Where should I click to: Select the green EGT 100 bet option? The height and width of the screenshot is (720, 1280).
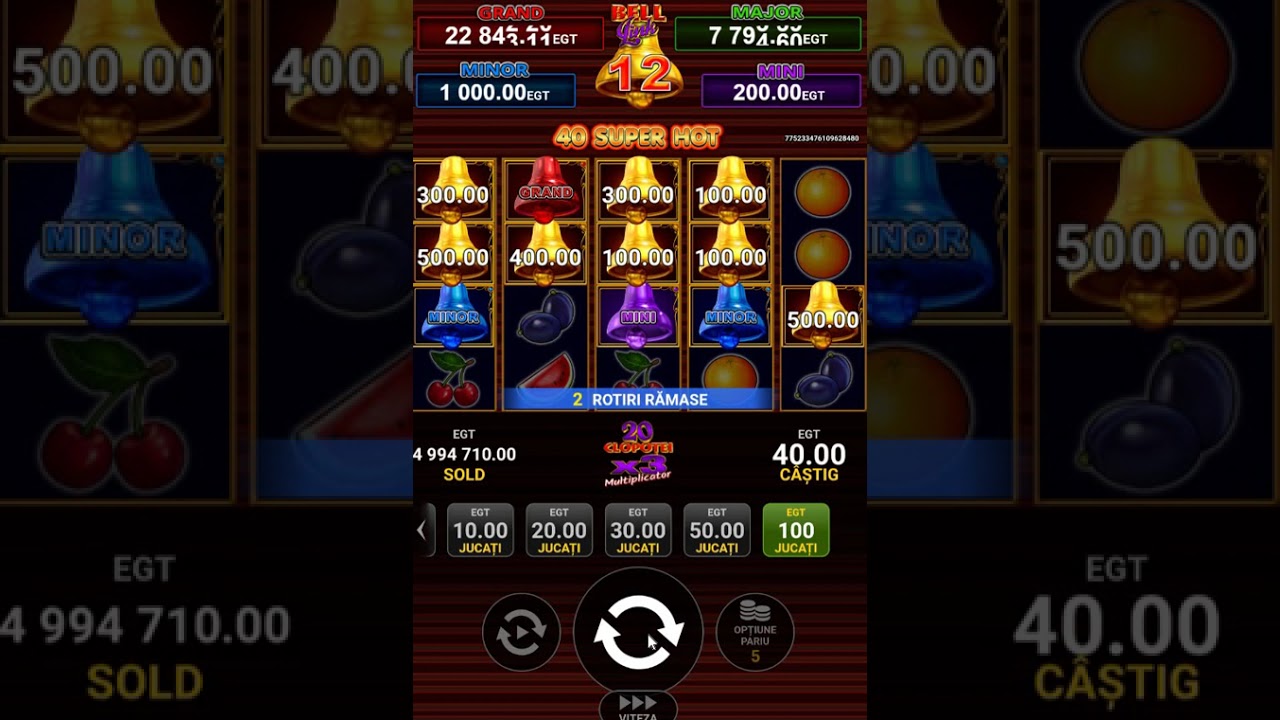tap(795, 529)
